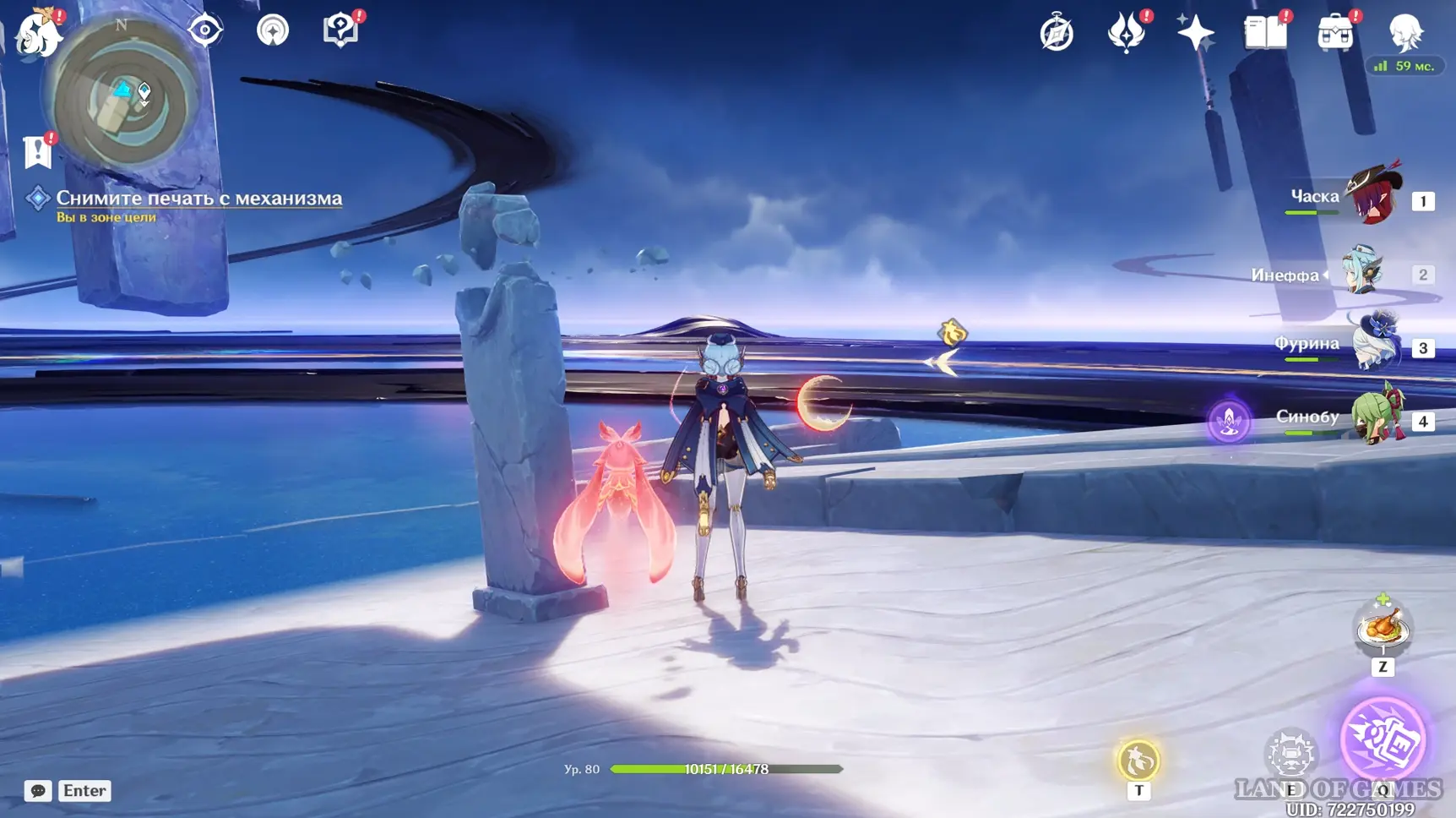
Task: Open the Paimon main menu
Action: coord(38,34)
